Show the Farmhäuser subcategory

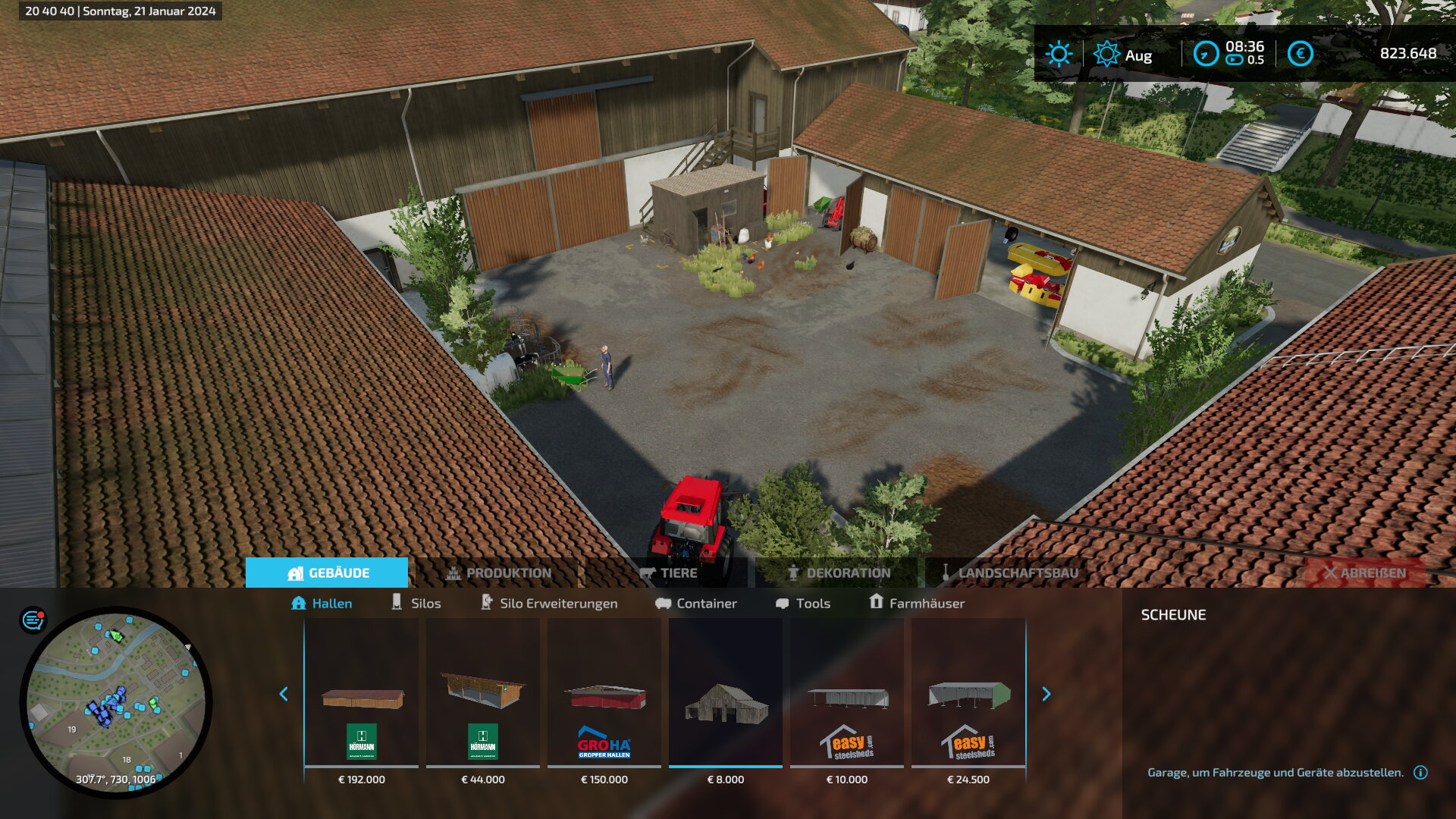coord(917,603)
